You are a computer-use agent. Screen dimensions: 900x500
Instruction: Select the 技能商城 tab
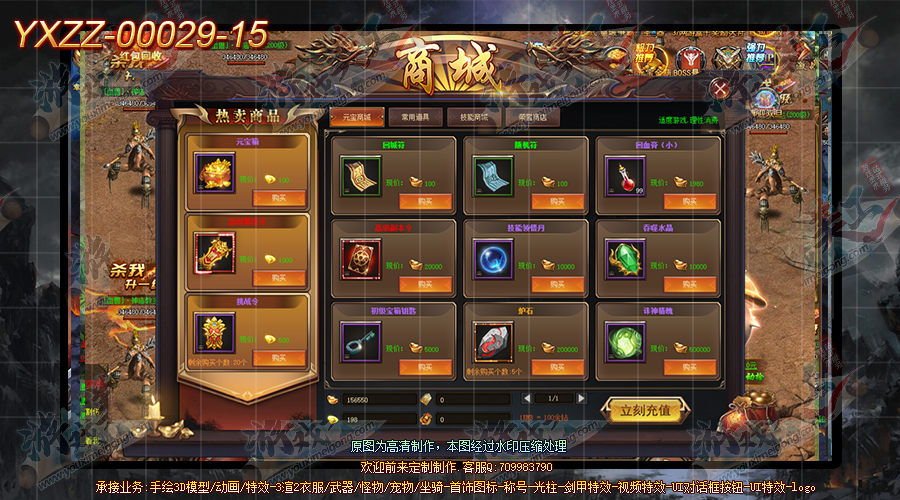click(x=473, y=117)
